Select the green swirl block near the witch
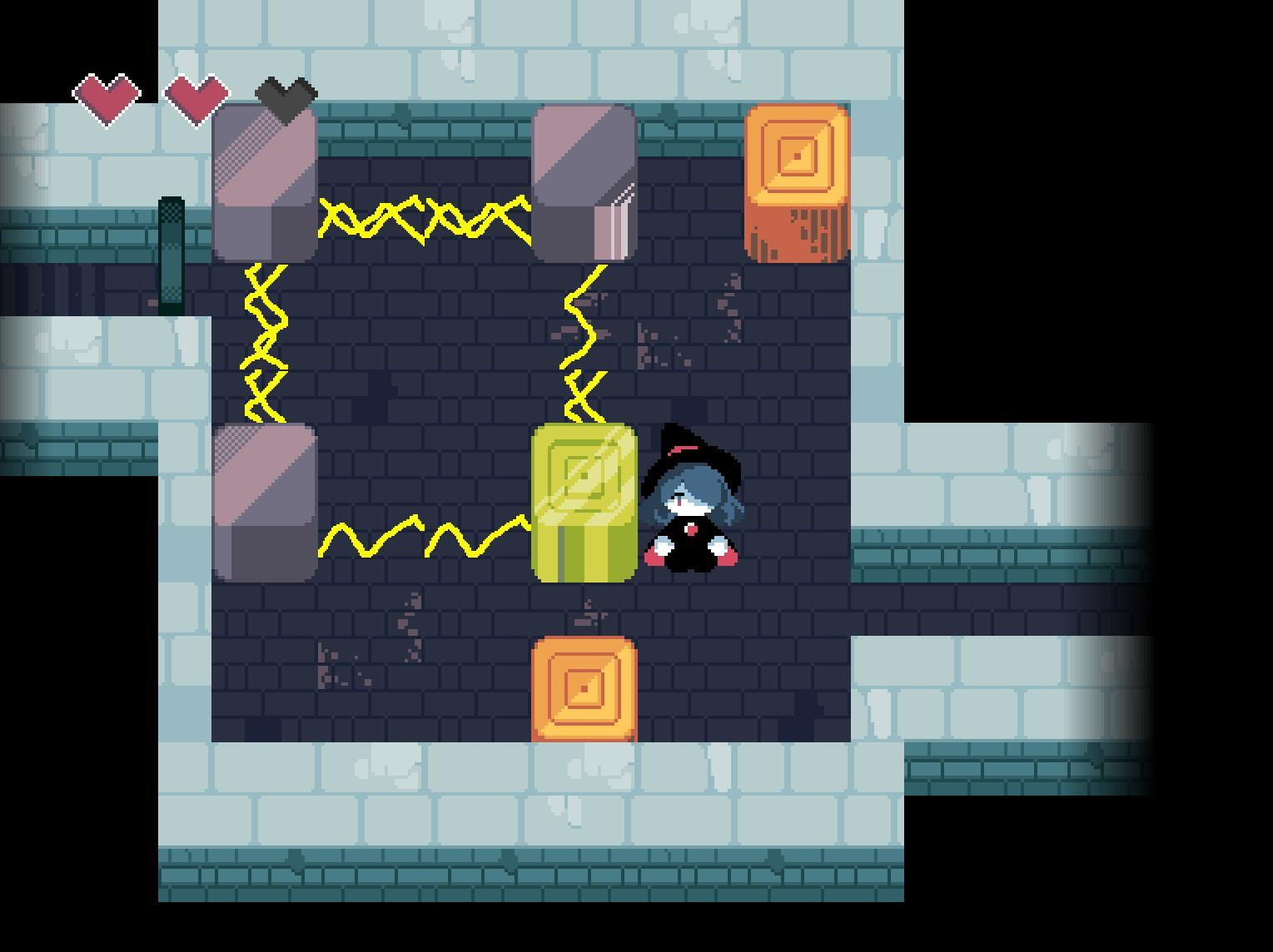Image resolution: width=1273 pixels, height=952 pixels. pos(584,499)
